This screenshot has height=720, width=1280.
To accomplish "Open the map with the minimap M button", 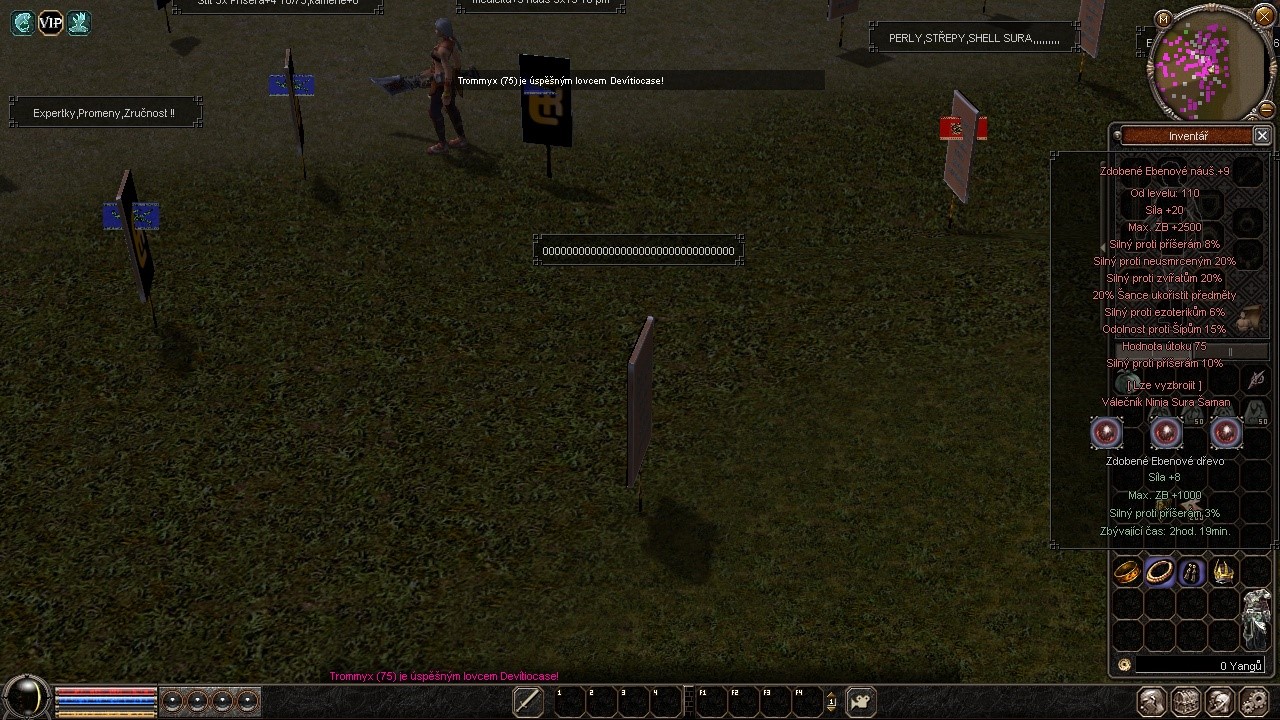I will click(1162, 18).
